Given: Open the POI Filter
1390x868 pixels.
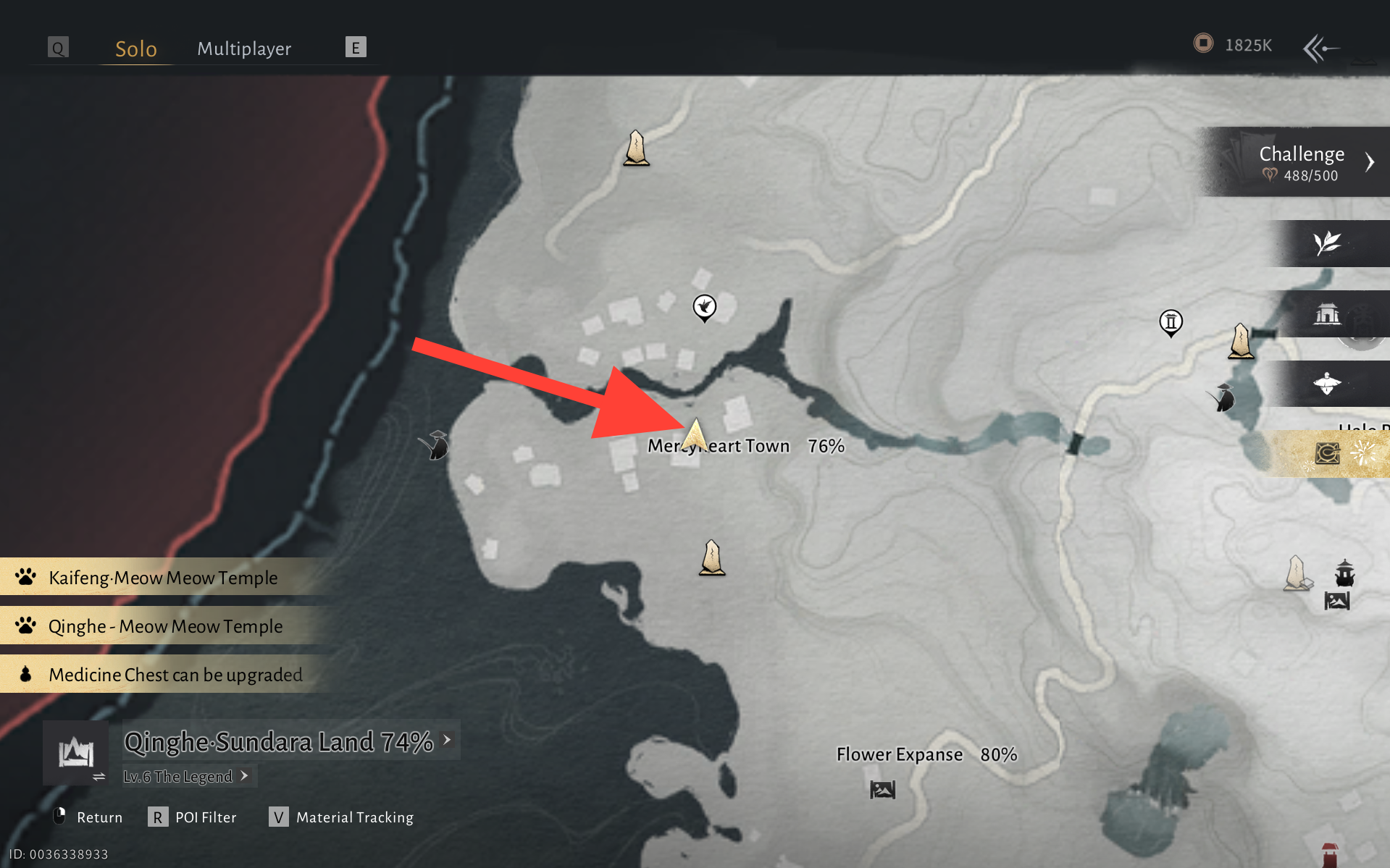Looking at the screenshot, I should click(193, 817).
